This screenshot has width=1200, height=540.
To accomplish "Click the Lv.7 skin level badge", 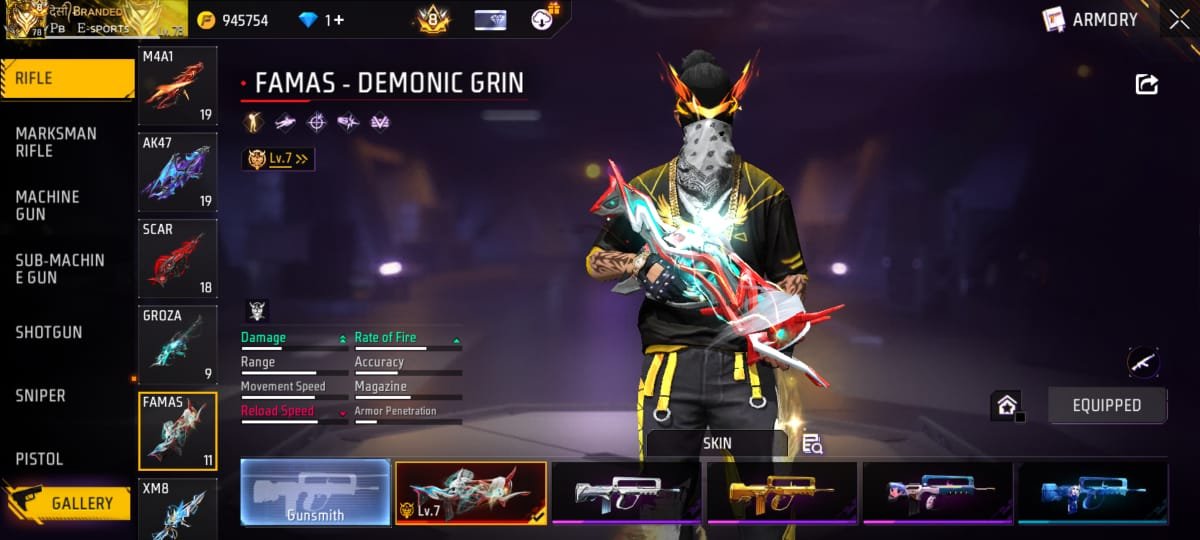I will tap(277, 158).
